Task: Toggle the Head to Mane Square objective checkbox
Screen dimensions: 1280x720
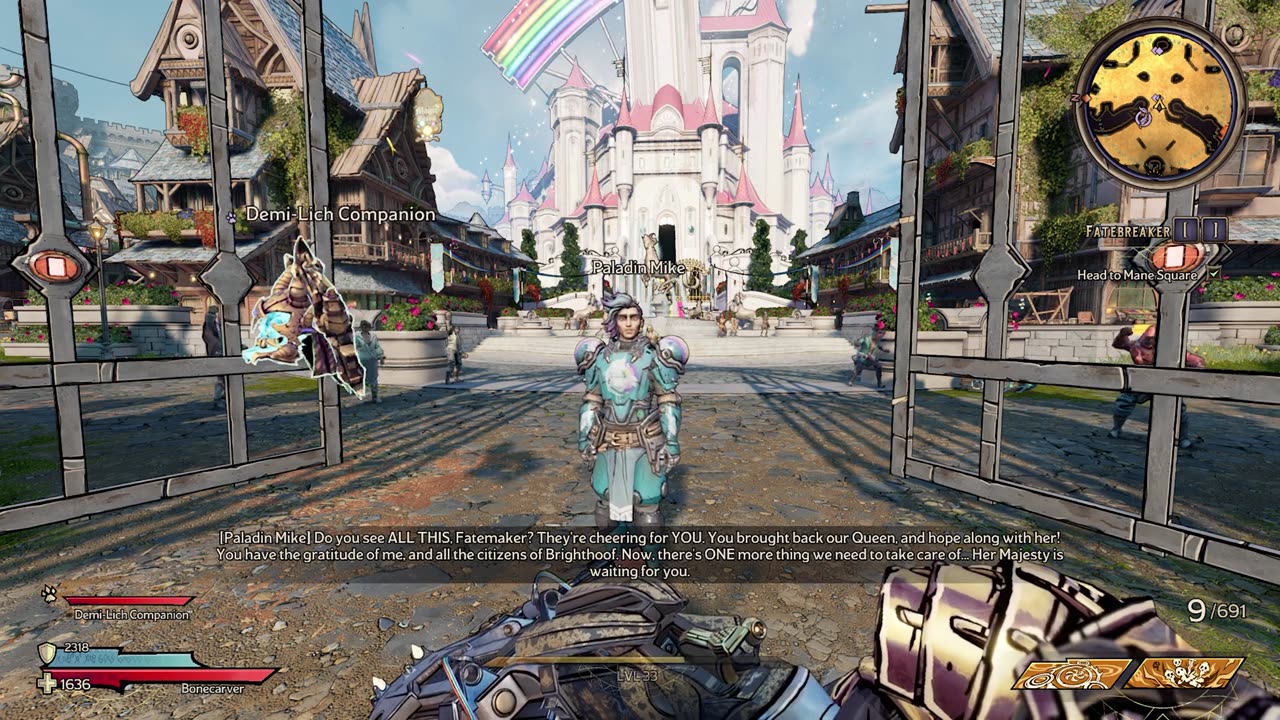Action: (1214, 274)
